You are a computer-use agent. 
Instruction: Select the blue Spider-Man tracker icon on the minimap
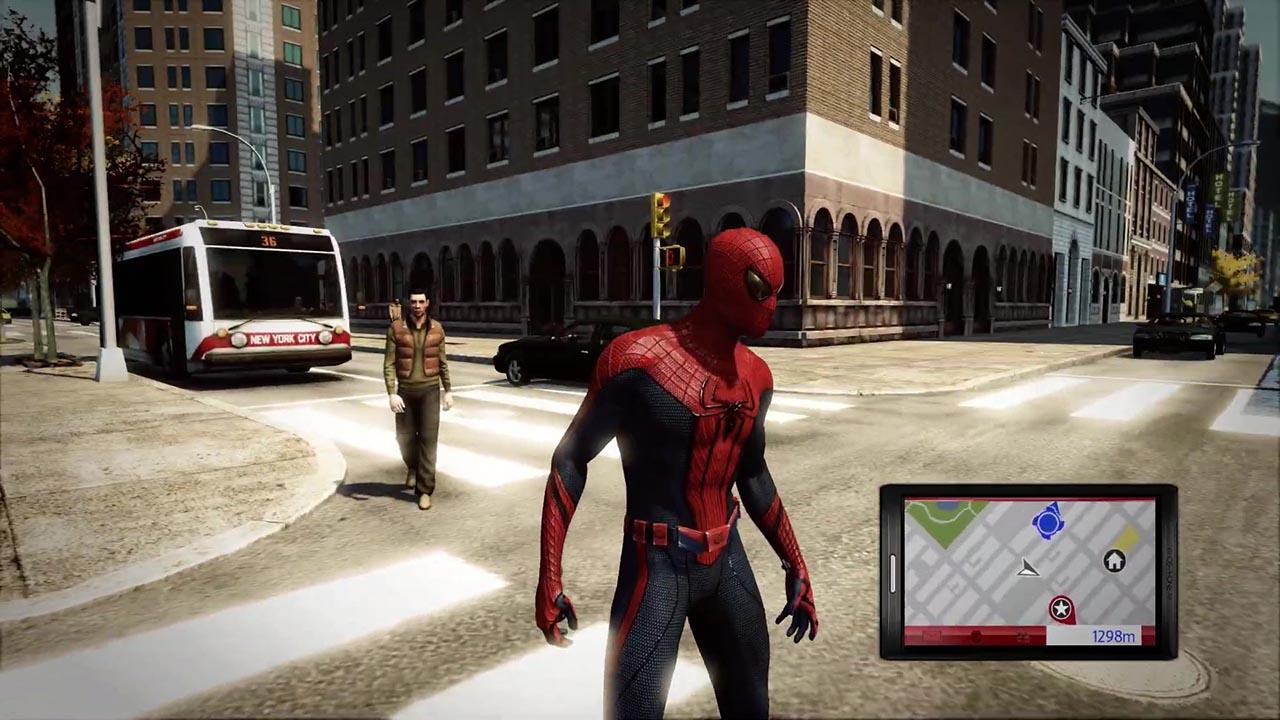pos(1048,521)
